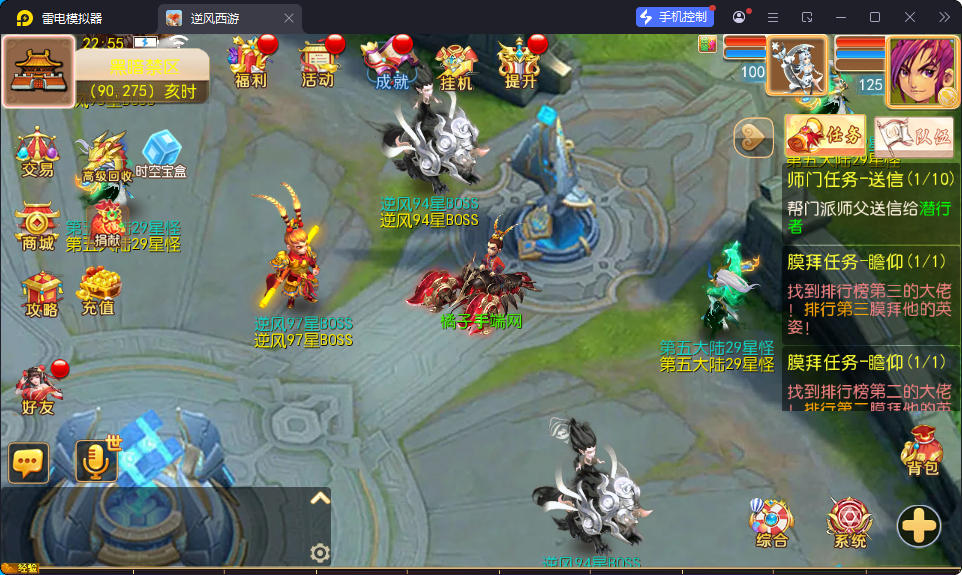
Task: Switch to the 队伍 team tab
Action: click(914, 137)
